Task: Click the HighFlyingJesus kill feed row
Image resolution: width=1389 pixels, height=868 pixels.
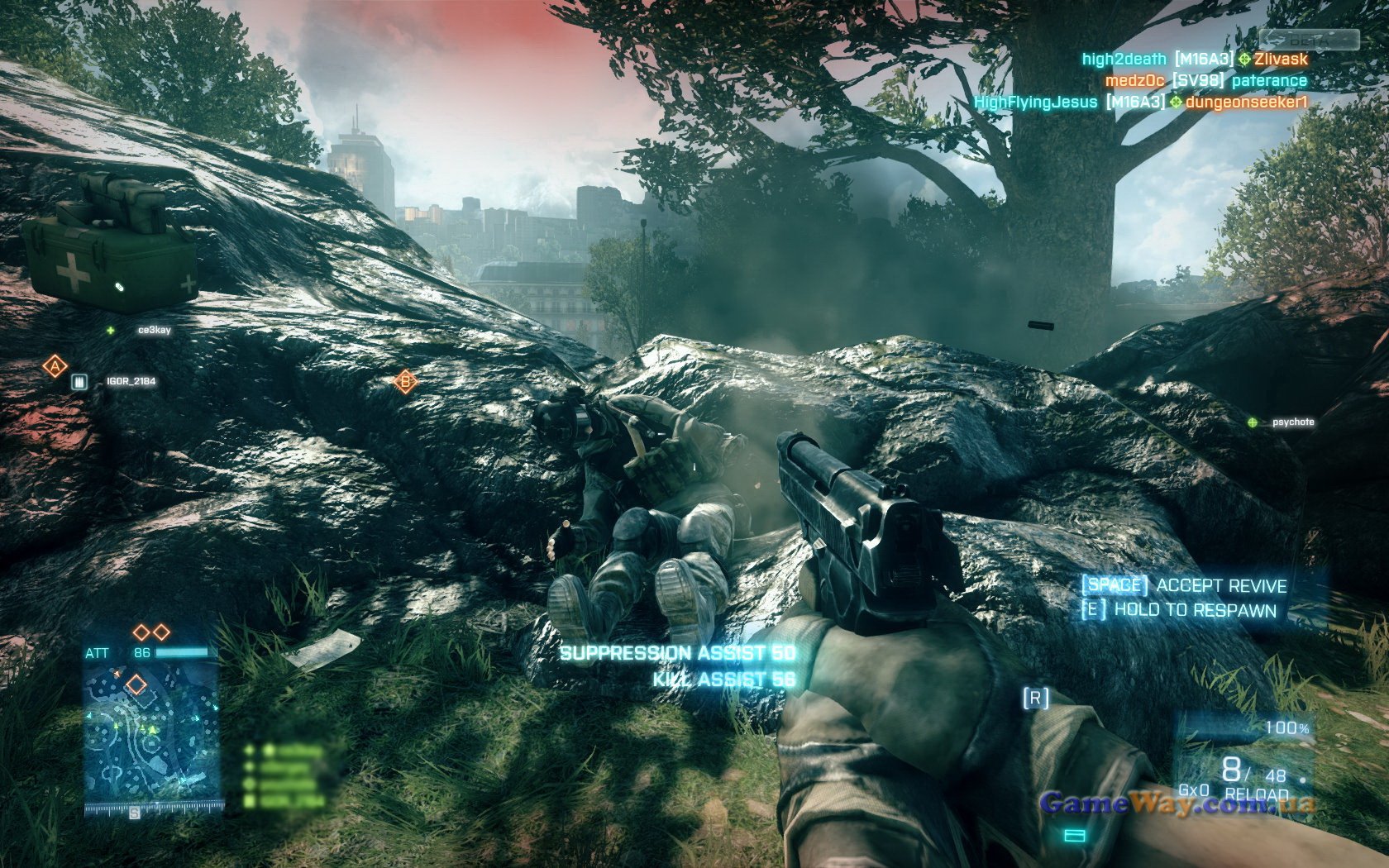Action: pyautogui.click(x=1141, y=103)
